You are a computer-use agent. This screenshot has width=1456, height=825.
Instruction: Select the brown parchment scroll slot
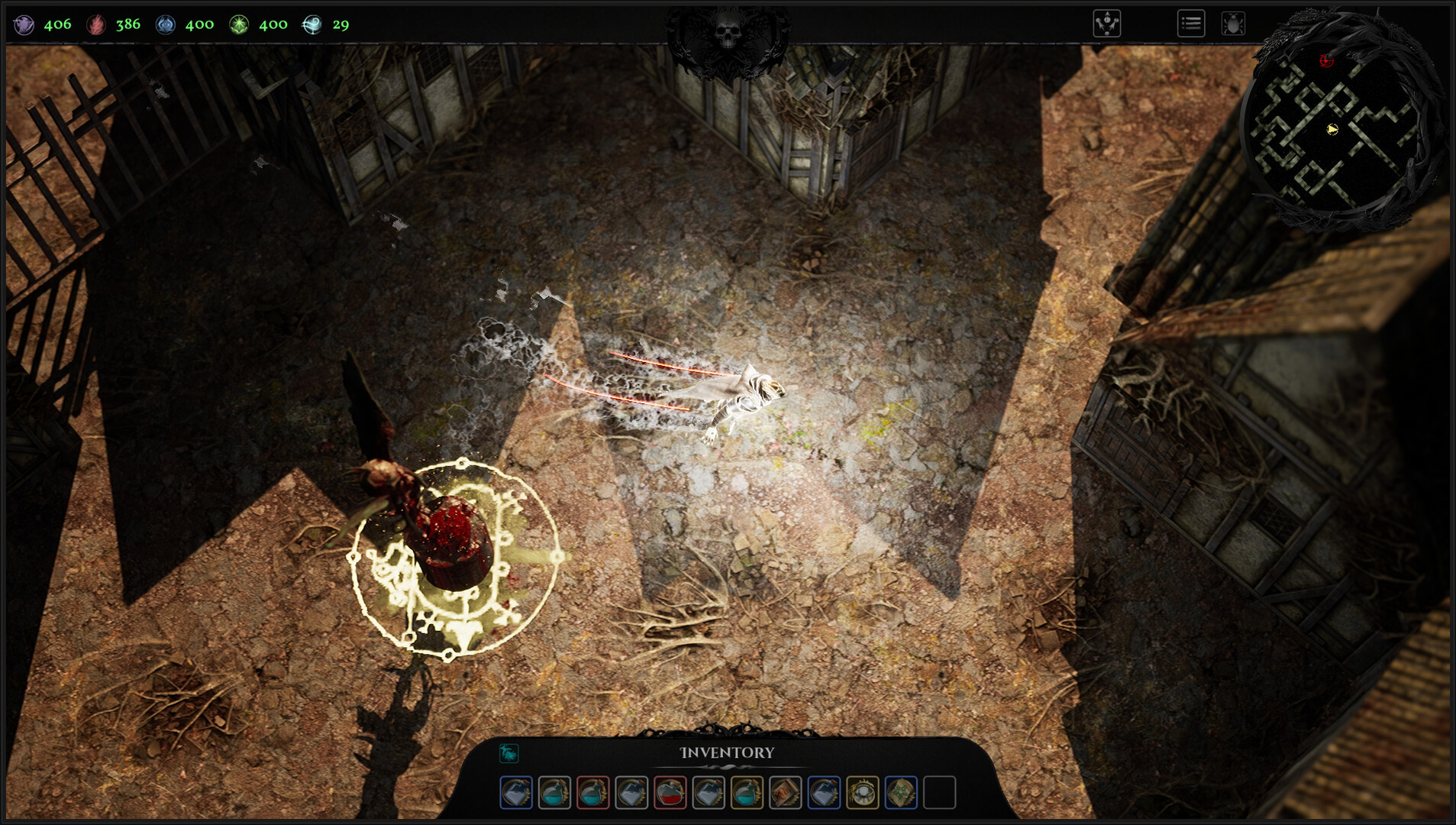785,792
